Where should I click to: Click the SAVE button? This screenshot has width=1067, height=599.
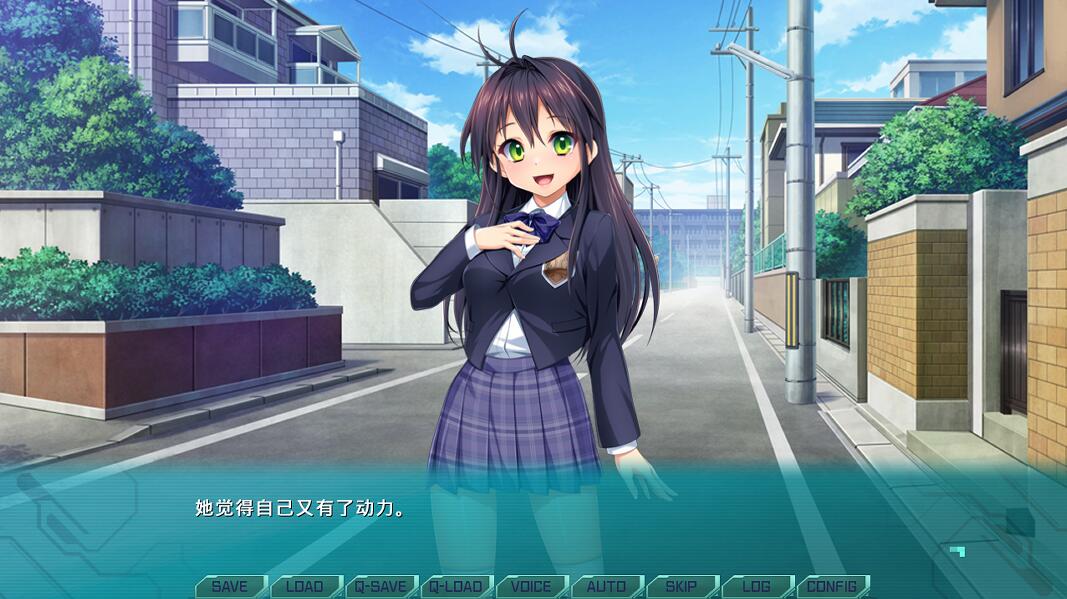click(230, 587)
